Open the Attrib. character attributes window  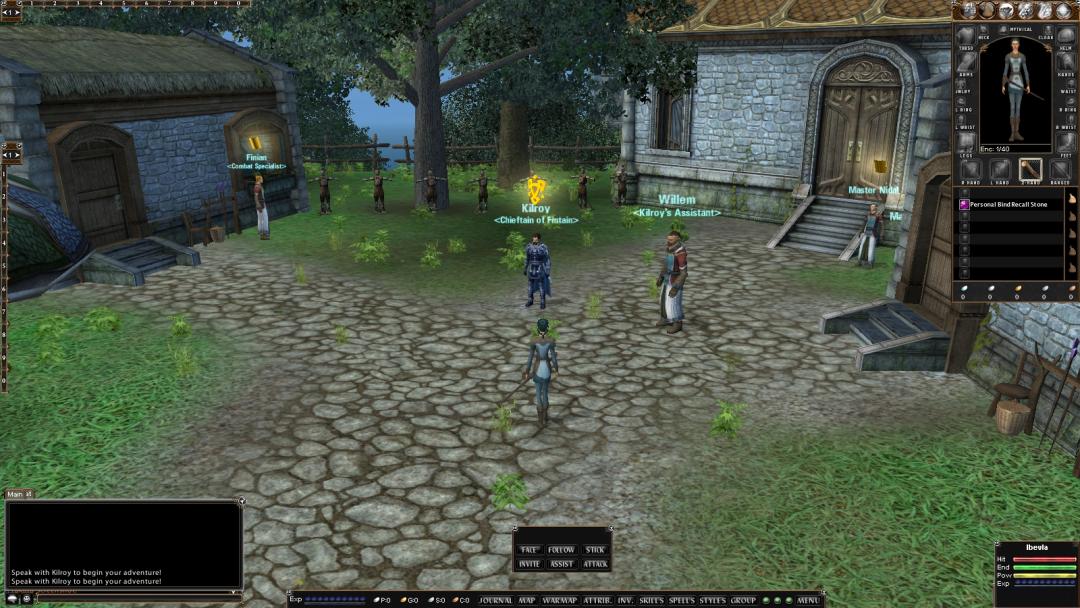click(597, 600)
